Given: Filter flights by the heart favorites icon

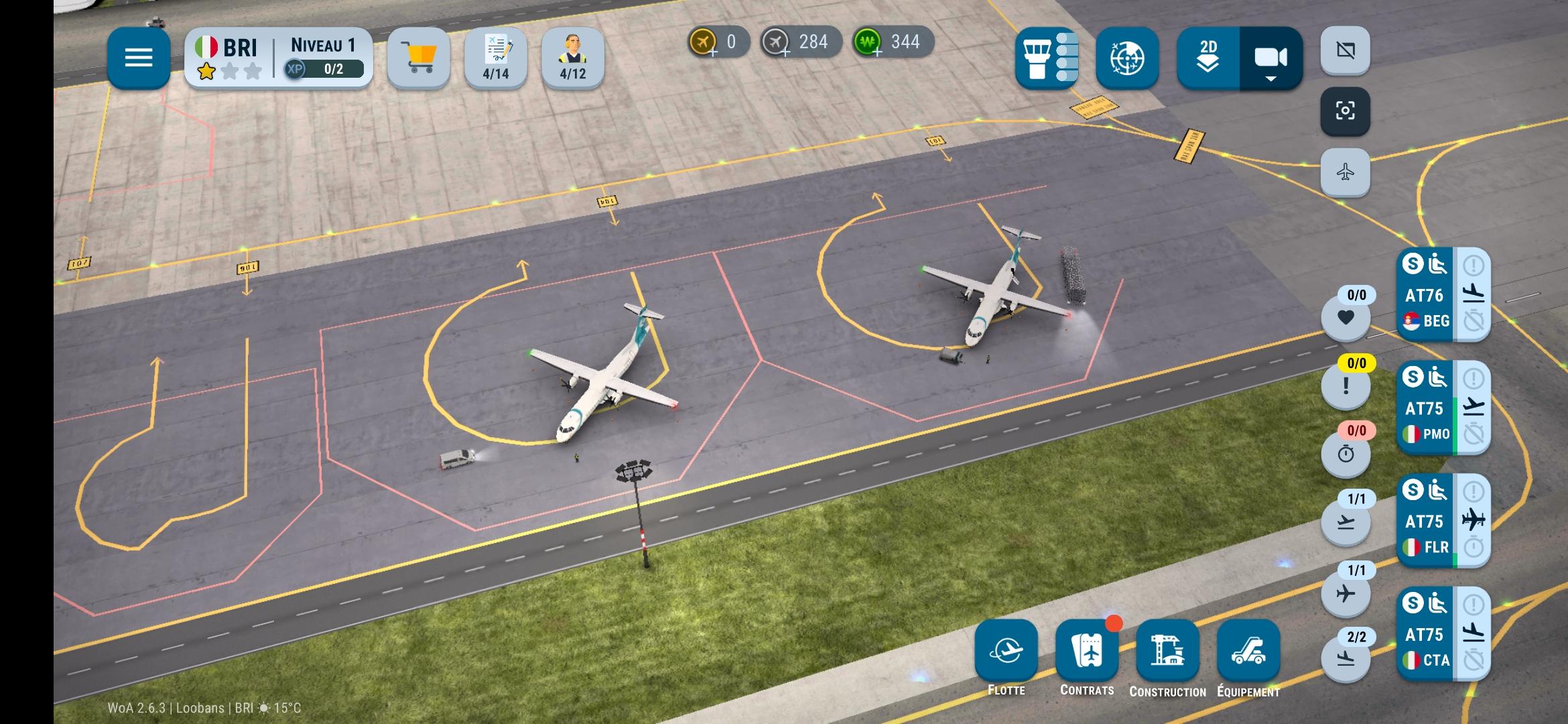Looking at the screenshot, I should (1346, 317).
